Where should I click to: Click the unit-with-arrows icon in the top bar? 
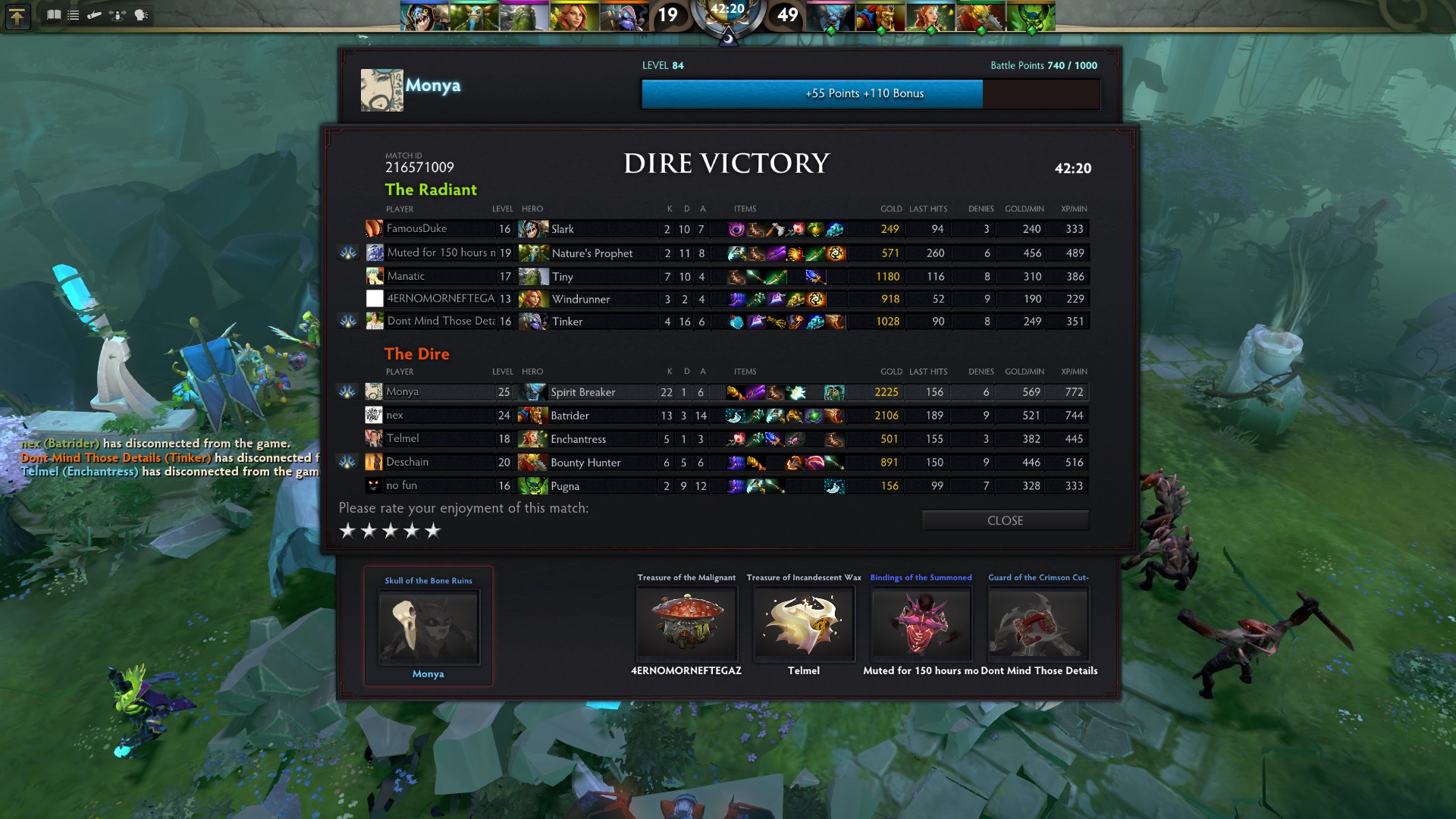pyautogui.click(x=118, y=15)
